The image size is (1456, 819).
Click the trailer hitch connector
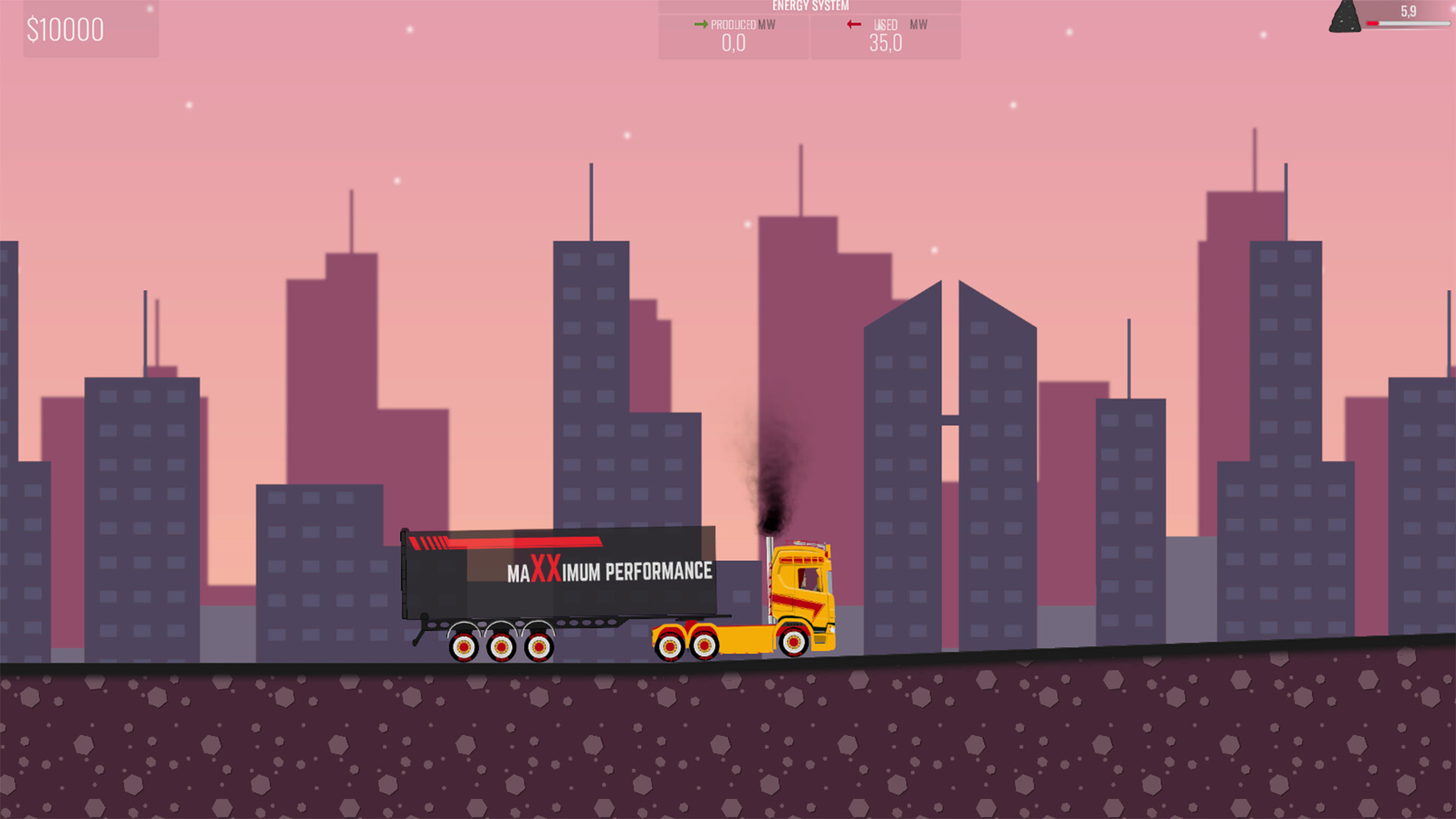click(689, 617)
